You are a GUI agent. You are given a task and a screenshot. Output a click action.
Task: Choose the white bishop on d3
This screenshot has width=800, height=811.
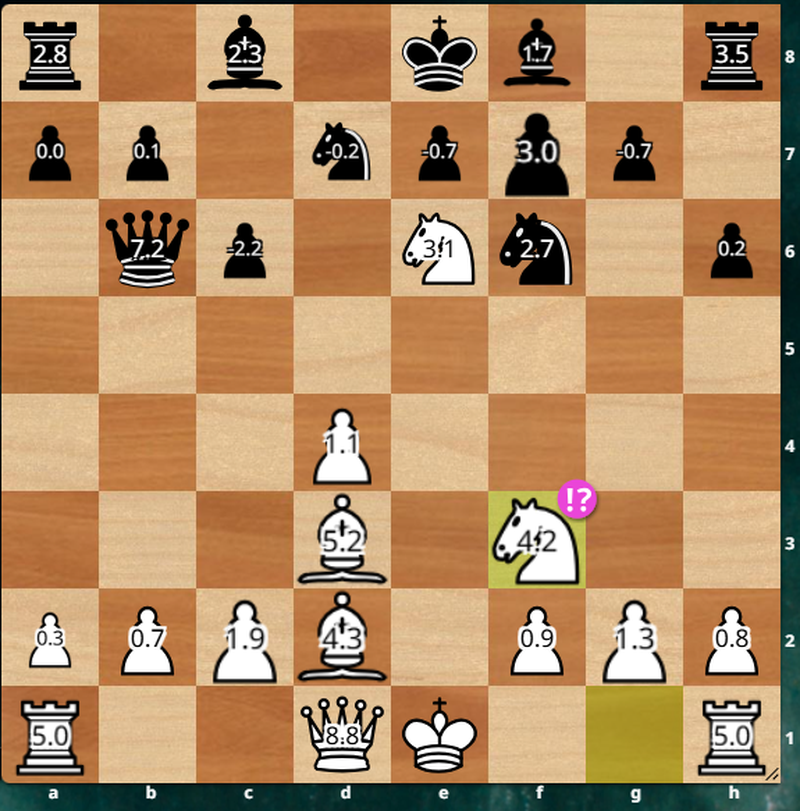pyautogui.click(x=343, y=539)
